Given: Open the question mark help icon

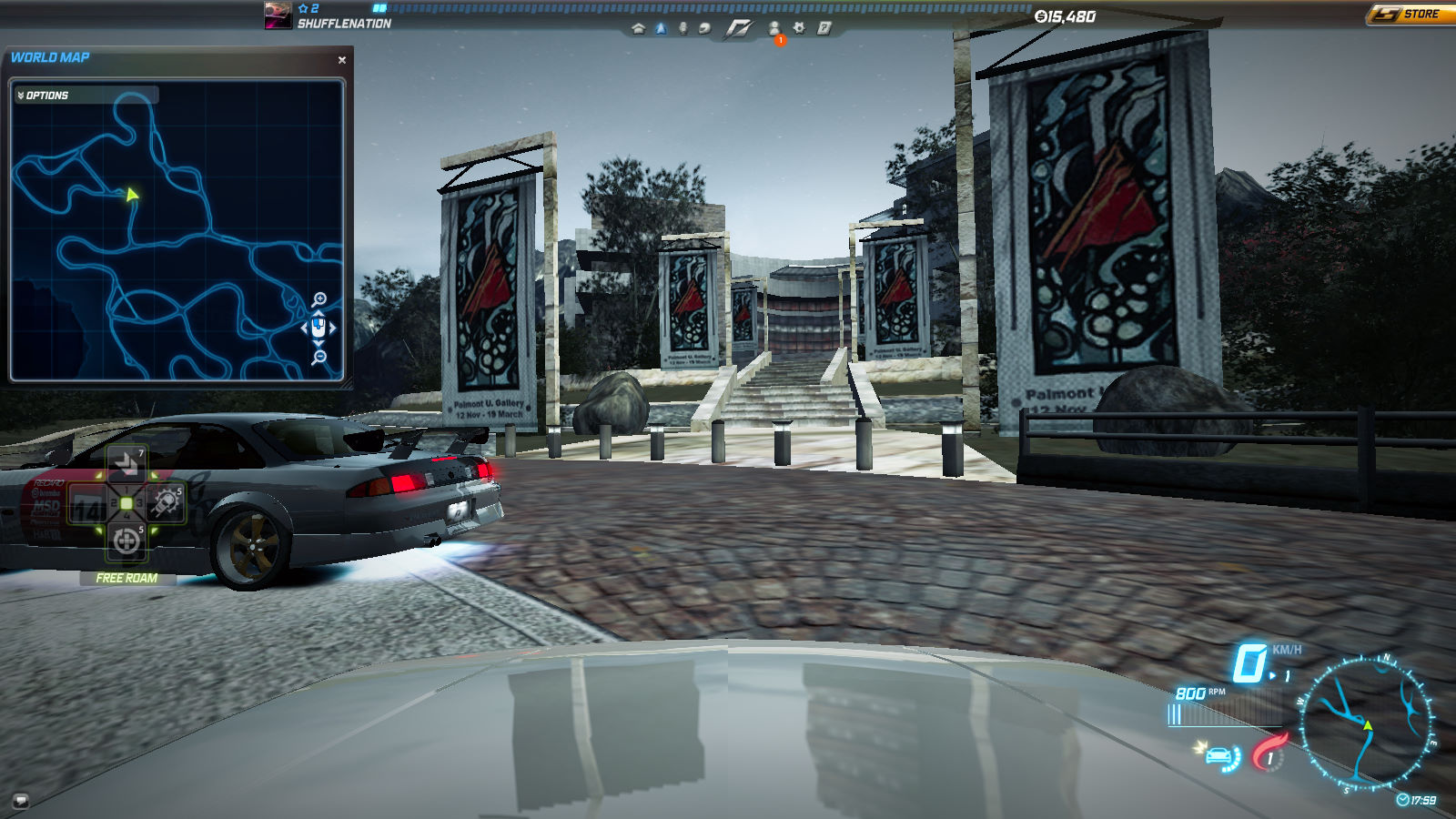Looking at the screenshot, I should pos(824,28).
